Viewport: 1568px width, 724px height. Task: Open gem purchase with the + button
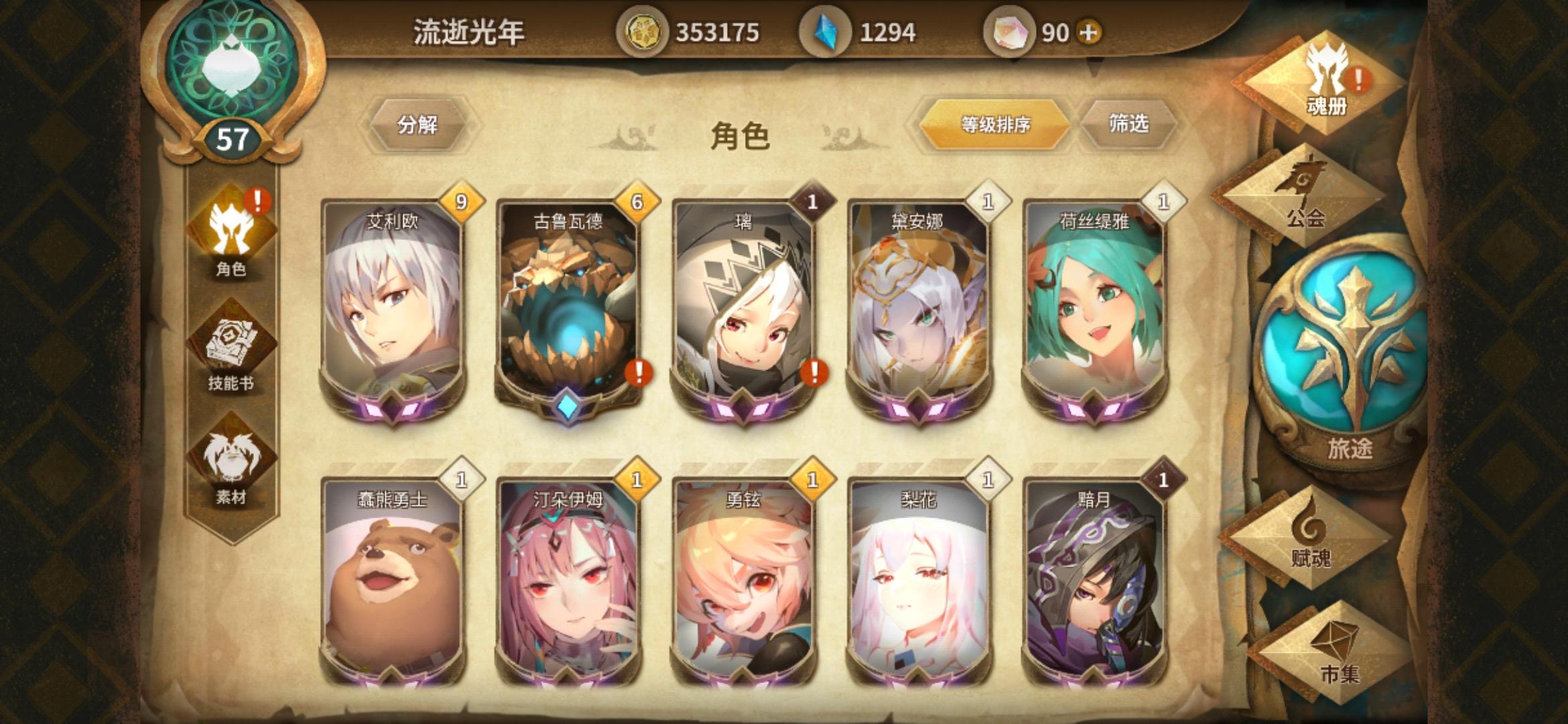(1090, 32)
